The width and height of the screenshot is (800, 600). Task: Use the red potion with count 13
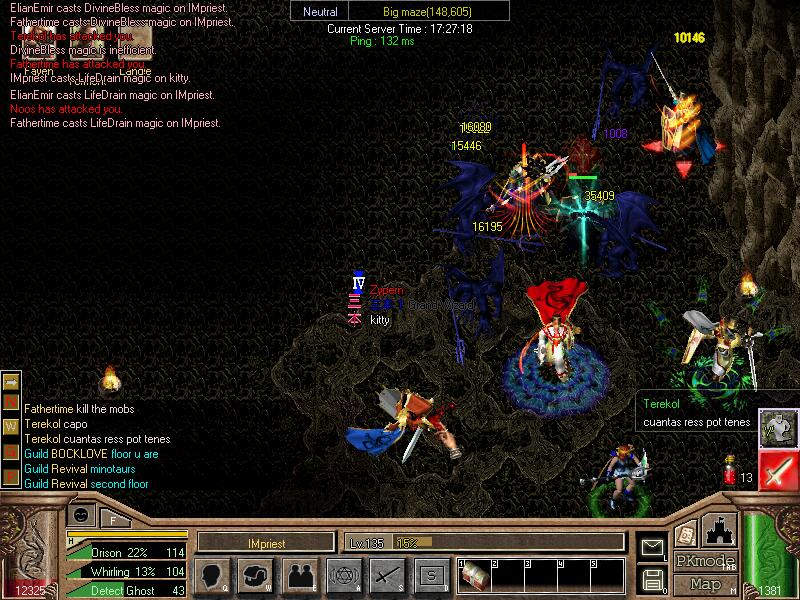(729, 472)
